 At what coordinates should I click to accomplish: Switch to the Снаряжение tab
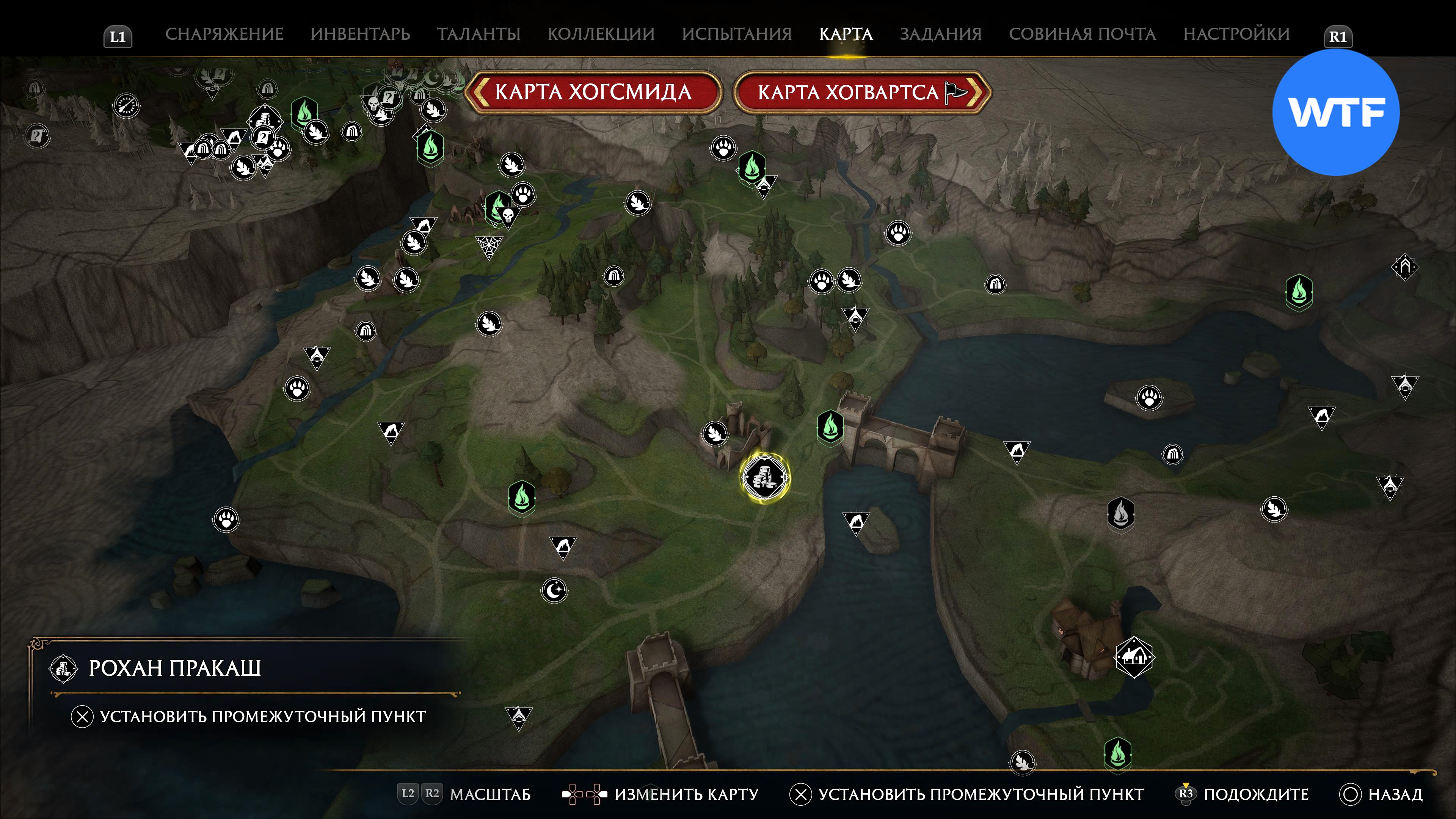tap(224, 34)
